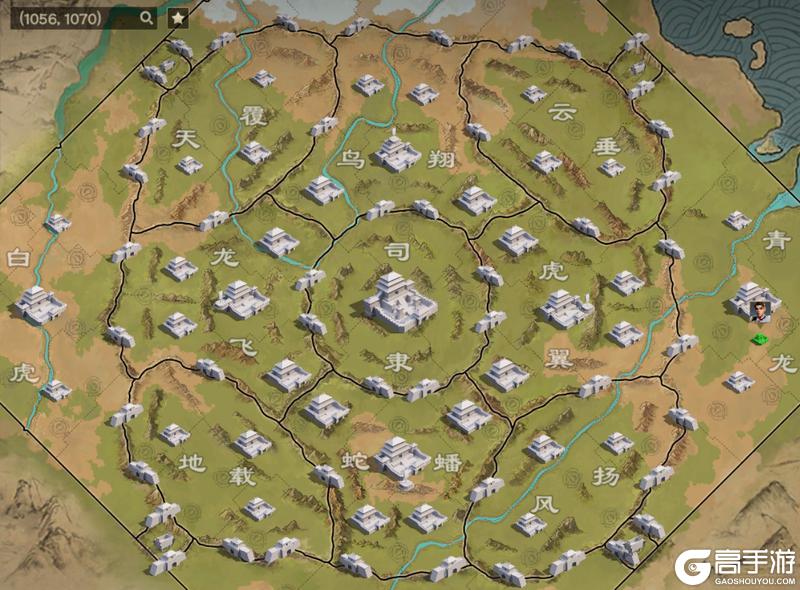Screen dimensions: 800x590
Task: Open favorites with the star button
Action: coord(177,18)
